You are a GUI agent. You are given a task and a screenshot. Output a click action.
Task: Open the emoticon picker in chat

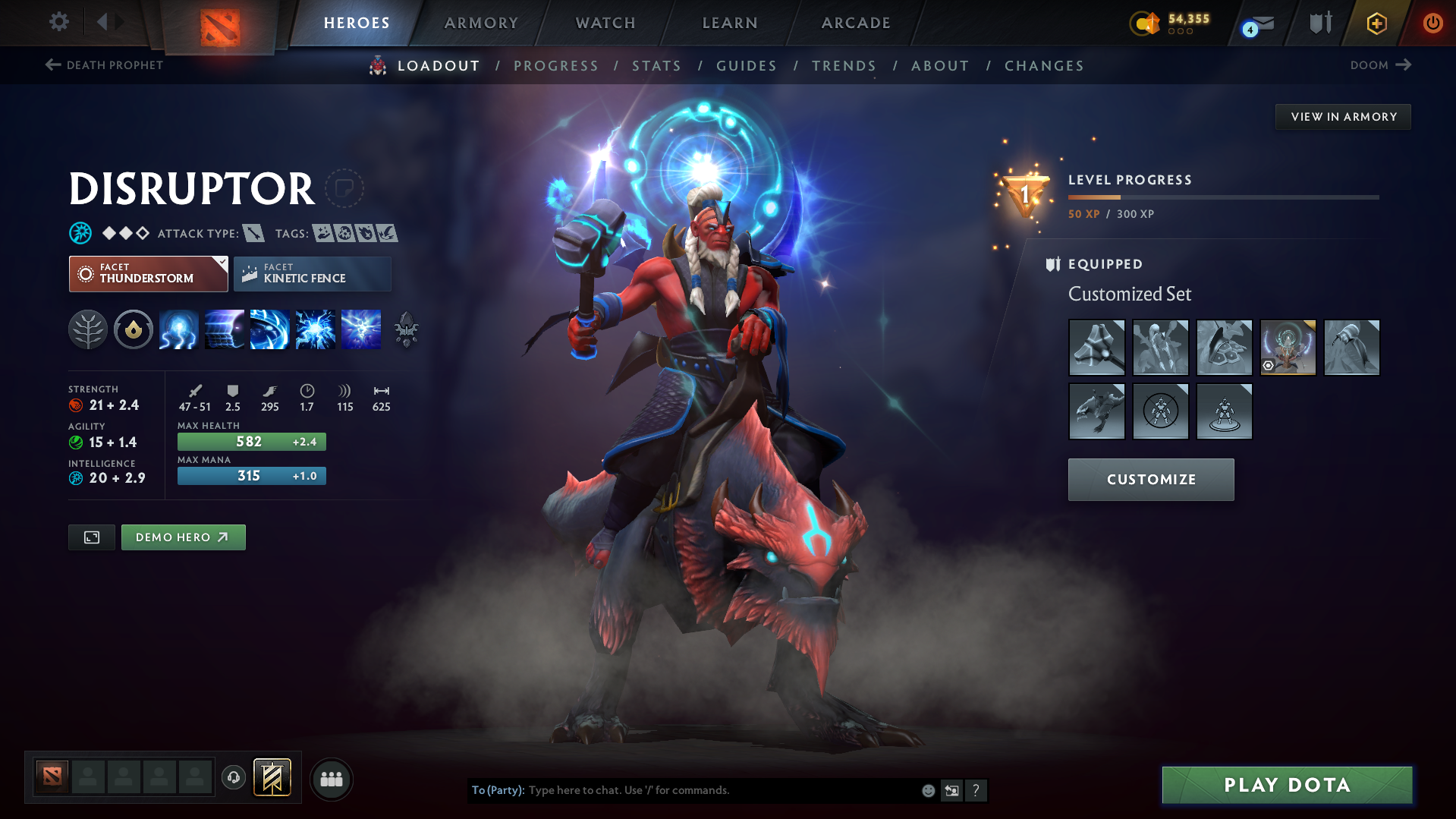coord(928,790)
